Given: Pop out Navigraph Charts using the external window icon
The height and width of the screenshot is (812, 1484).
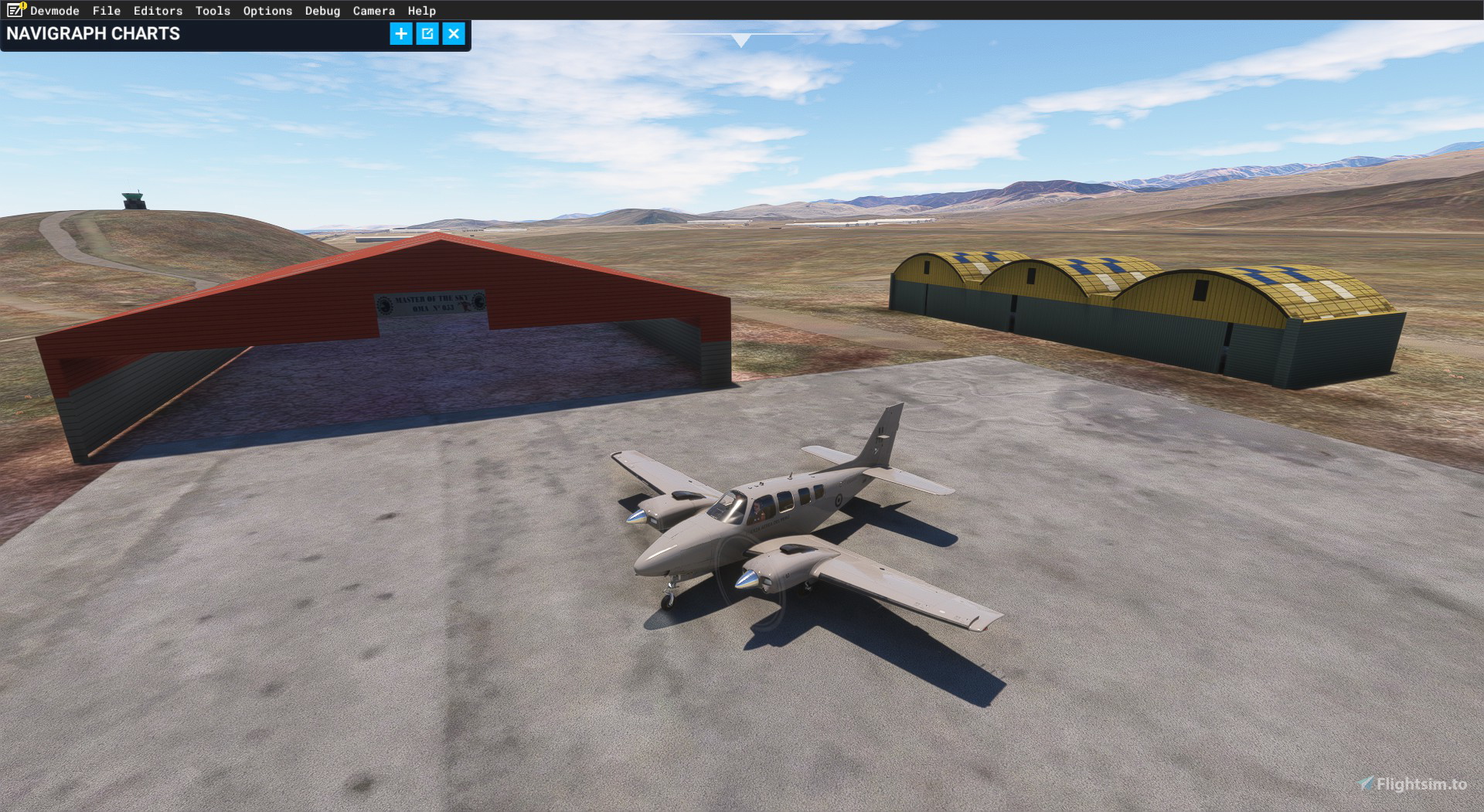Looking at the screenshot, I should coord(427,34).
